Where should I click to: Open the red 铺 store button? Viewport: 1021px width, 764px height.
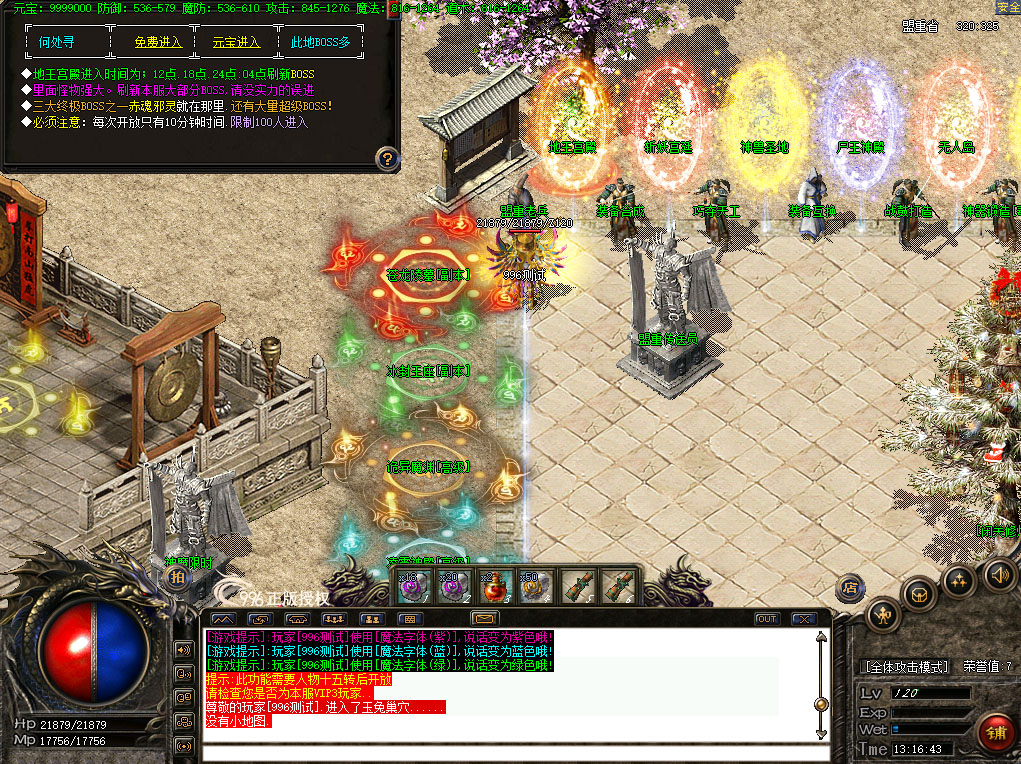(x=994, y=731)
